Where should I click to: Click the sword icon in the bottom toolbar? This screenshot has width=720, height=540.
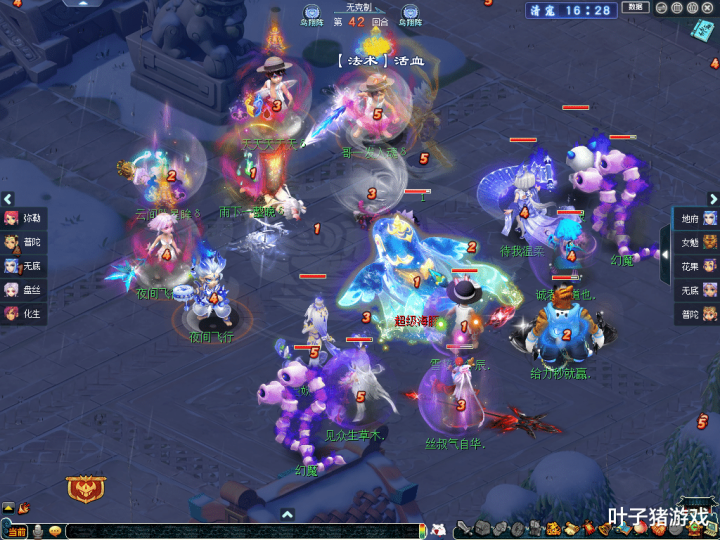coord(464,528)
